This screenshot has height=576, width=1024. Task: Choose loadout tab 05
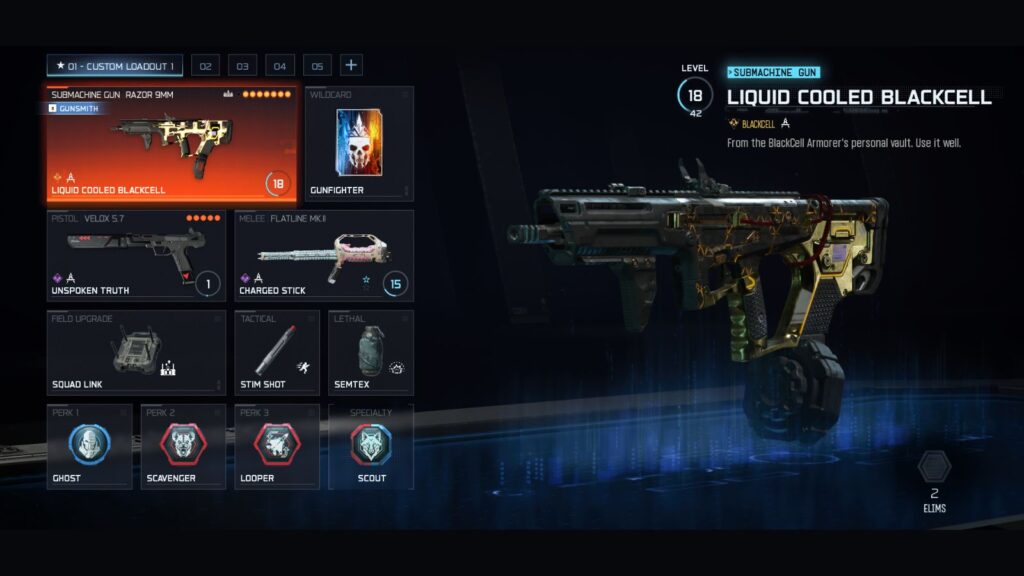(317, 66)
